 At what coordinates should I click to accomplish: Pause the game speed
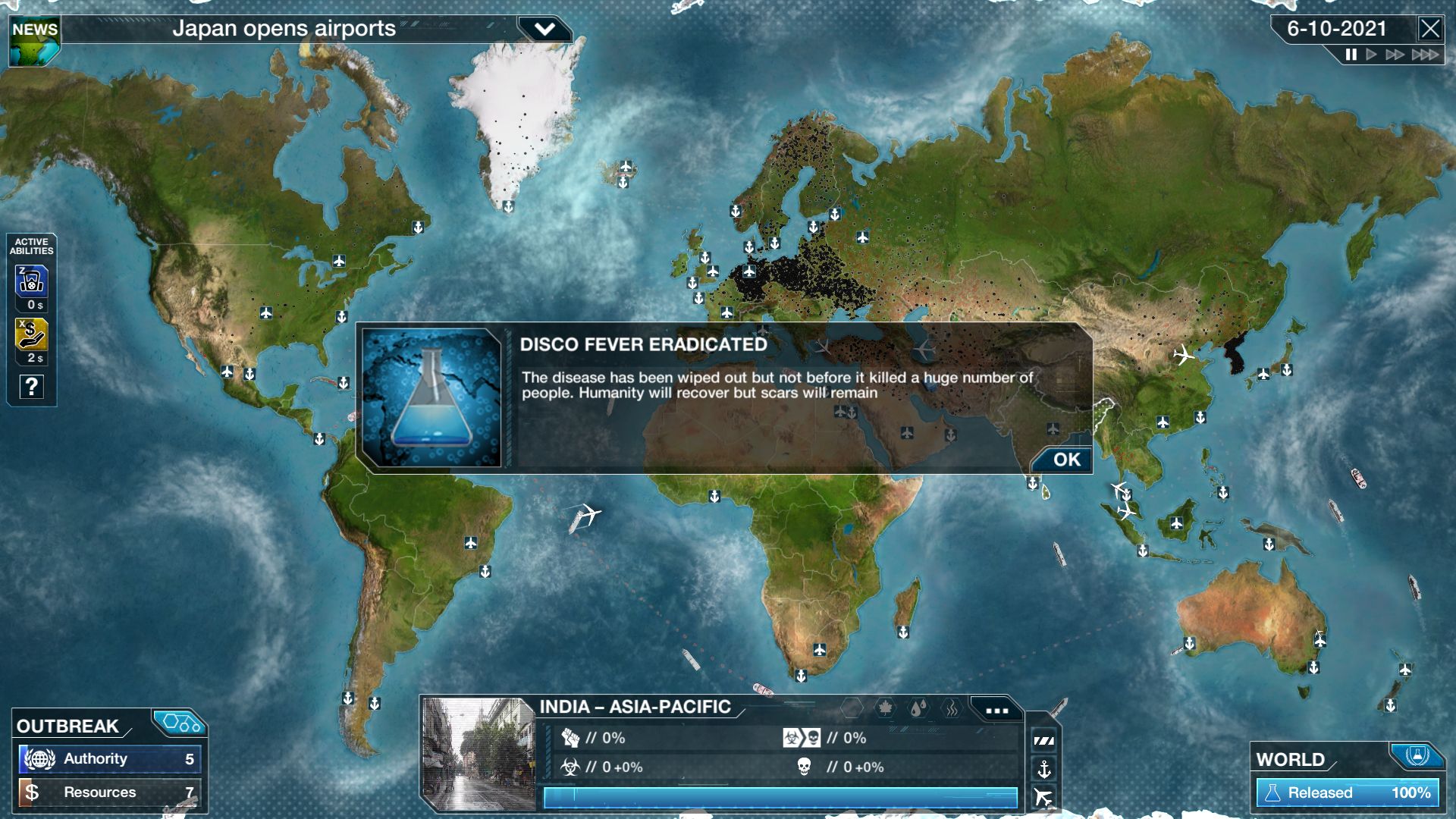tap(1351, 55)
